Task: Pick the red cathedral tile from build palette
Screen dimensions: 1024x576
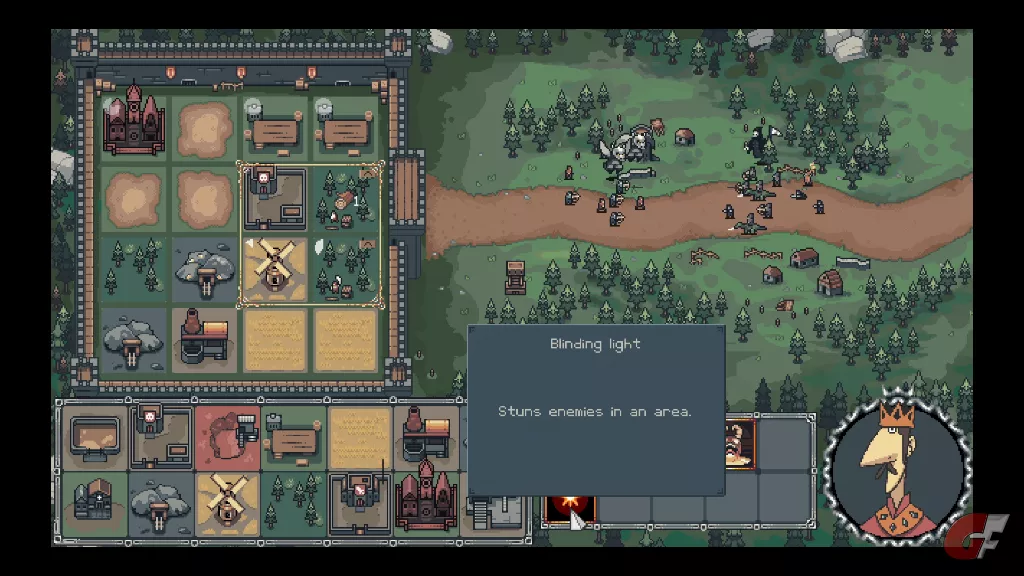Action: tap(425, 502)
